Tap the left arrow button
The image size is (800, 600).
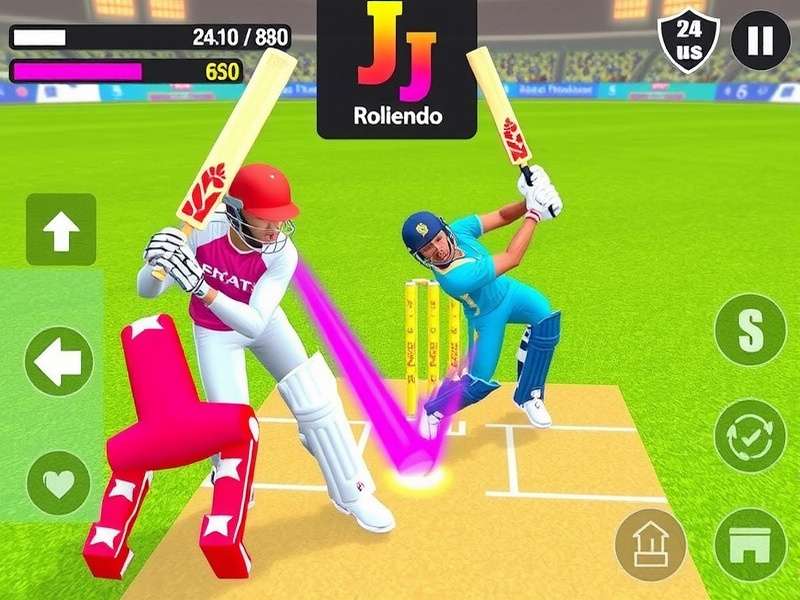[x=59, y=361]
